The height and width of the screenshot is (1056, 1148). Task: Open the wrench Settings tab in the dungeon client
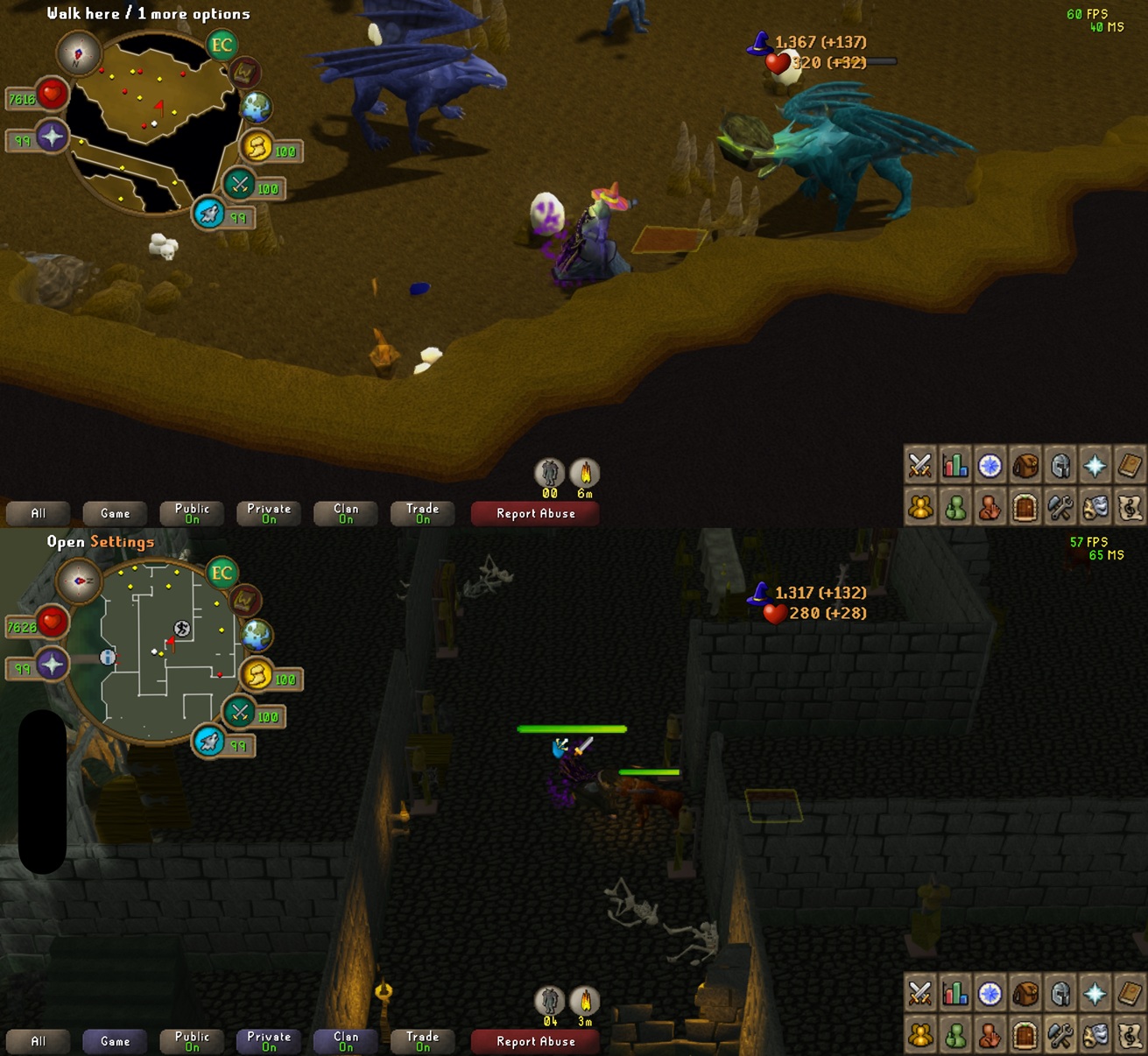pyautogui.click(x=1060, y=1035)
